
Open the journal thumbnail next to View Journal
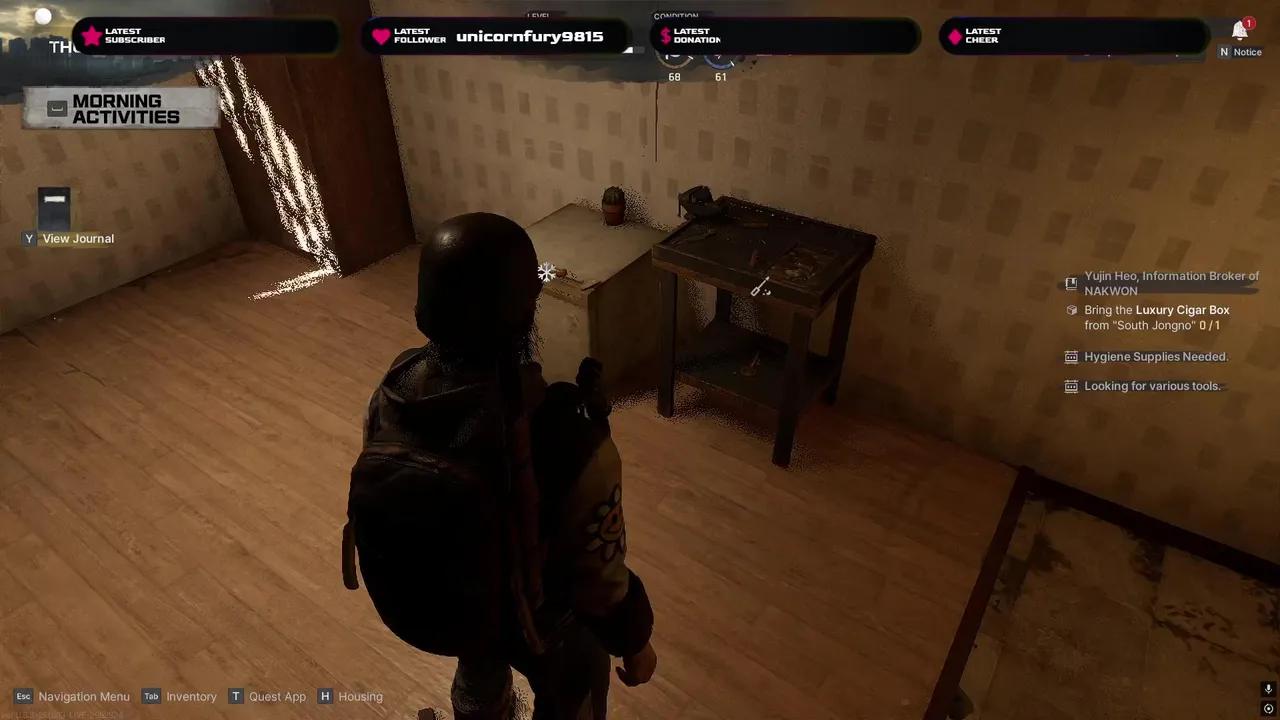click(54, 207)
